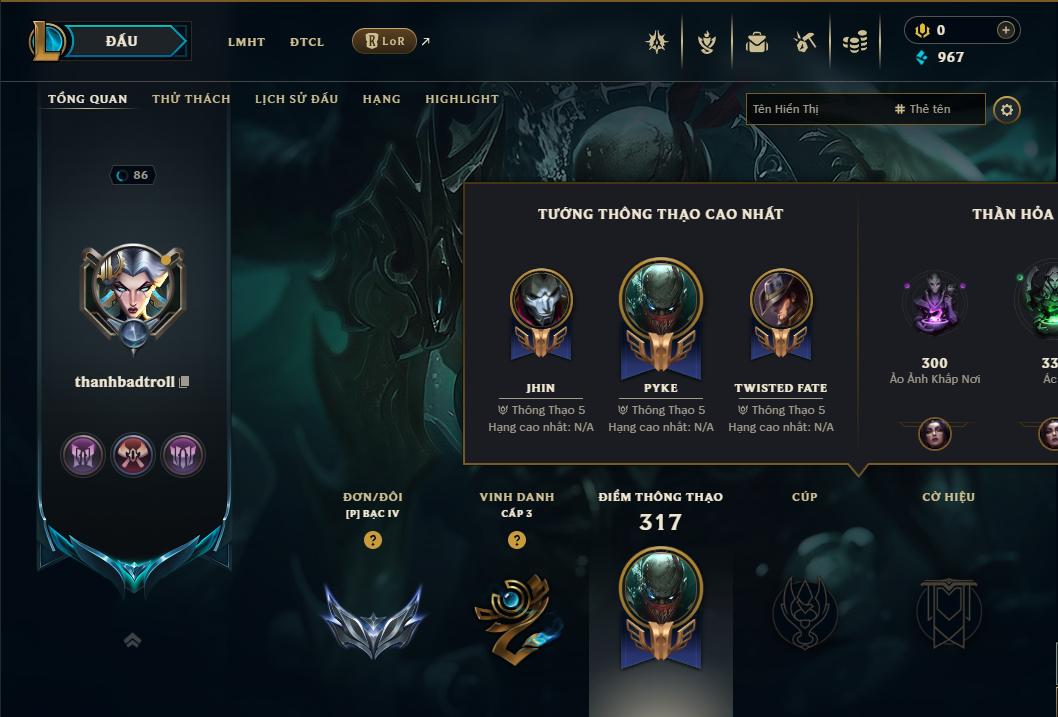
Task: Open the backpack collection icon
Action: pos(756,42)
